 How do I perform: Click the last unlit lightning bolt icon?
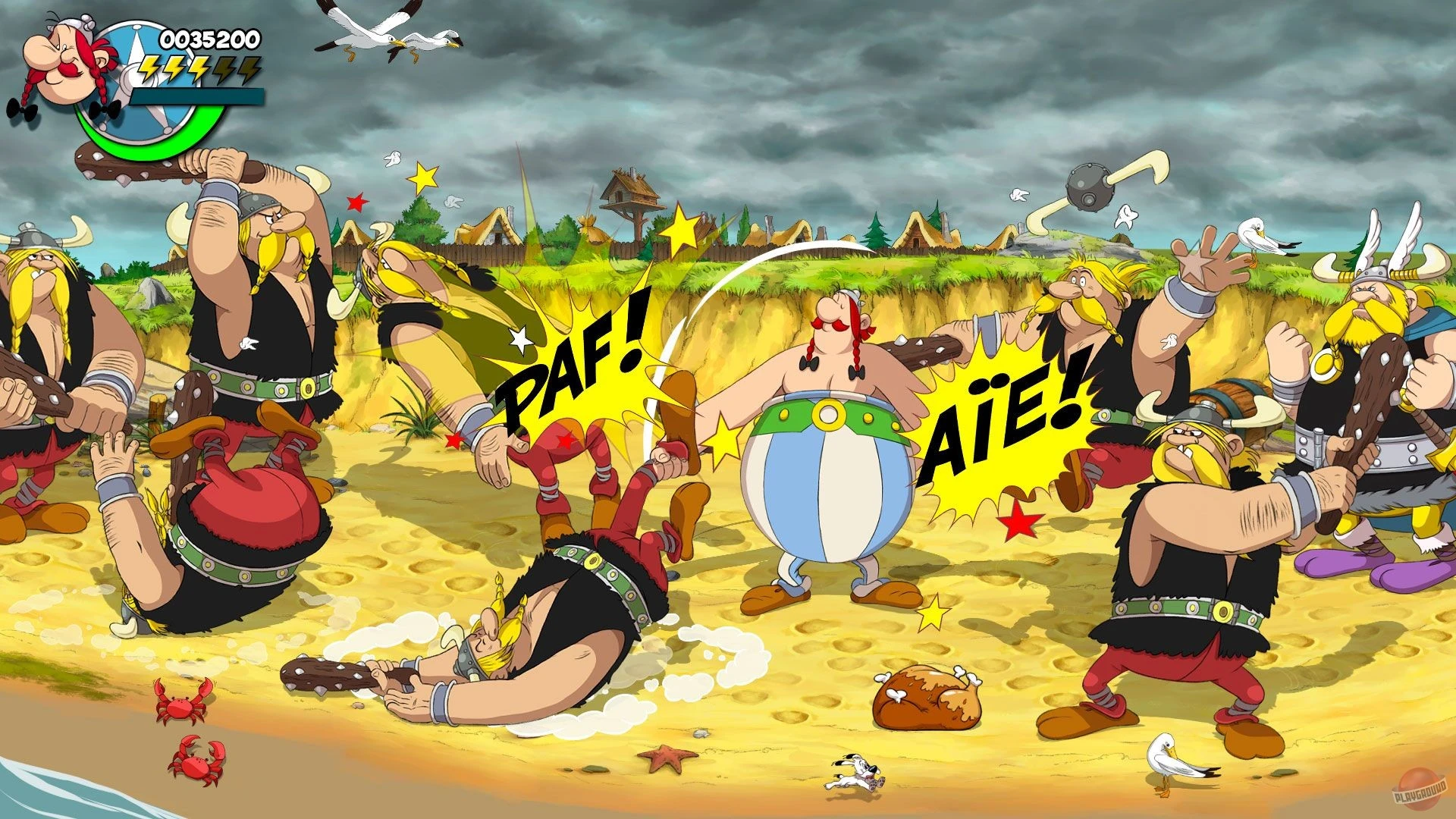[x=248, y=71]
